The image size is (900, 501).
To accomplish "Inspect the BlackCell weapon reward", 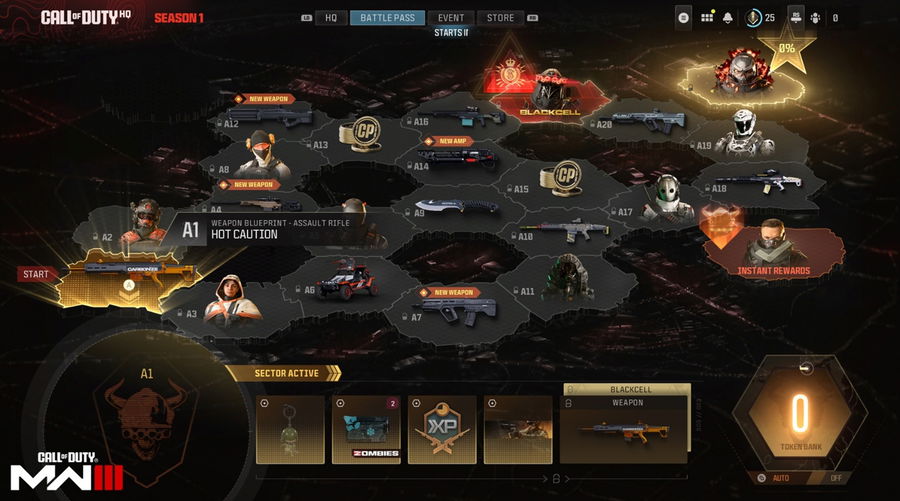I will 624,430.
